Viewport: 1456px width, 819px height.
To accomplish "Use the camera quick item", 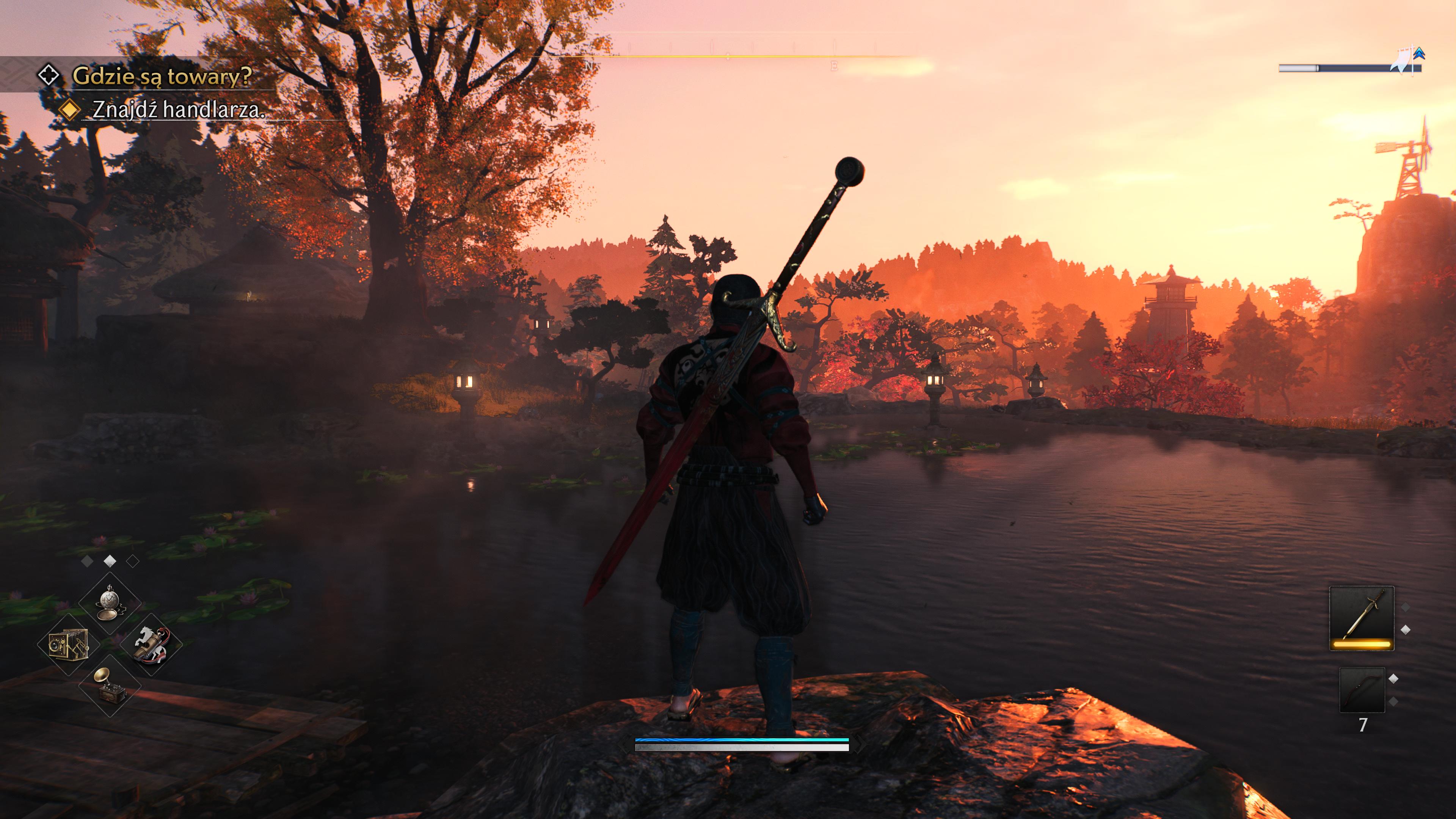I will click(x=68, y=645).
